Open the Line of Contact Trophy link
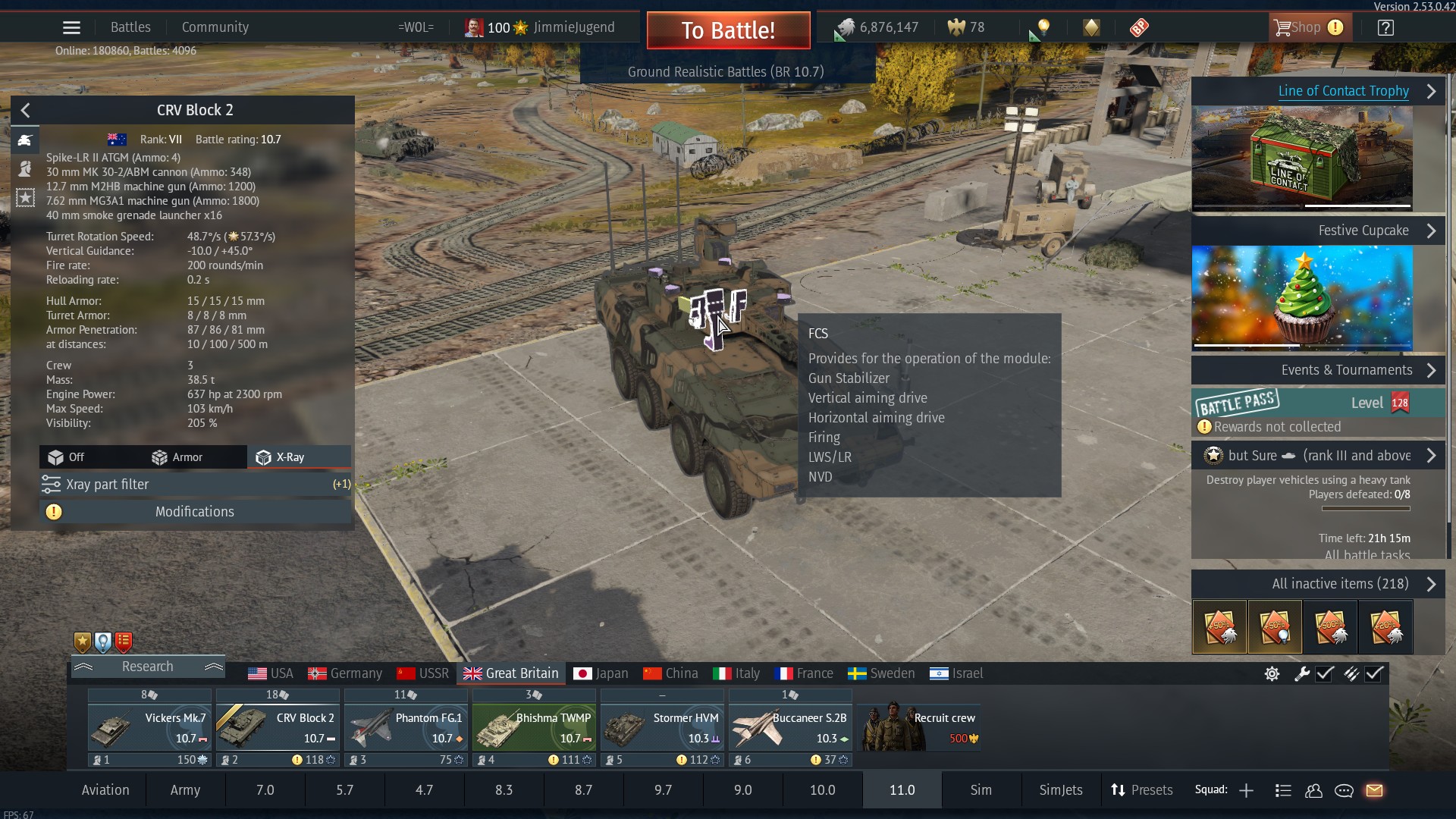 [x=1343, y=91]
